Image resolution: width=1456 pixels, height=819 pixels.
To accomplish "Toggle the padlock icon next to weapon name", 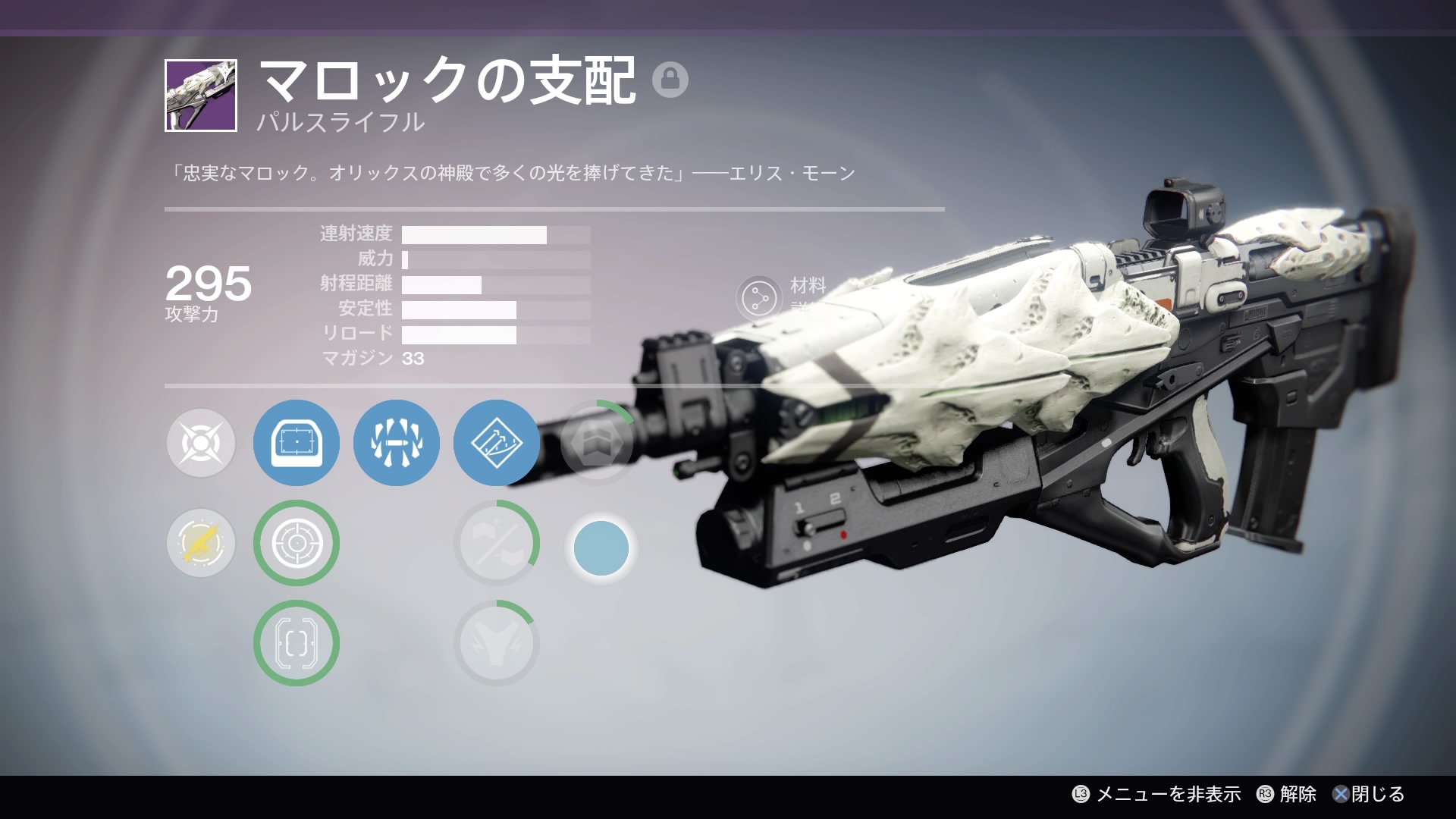I will 670,80.
